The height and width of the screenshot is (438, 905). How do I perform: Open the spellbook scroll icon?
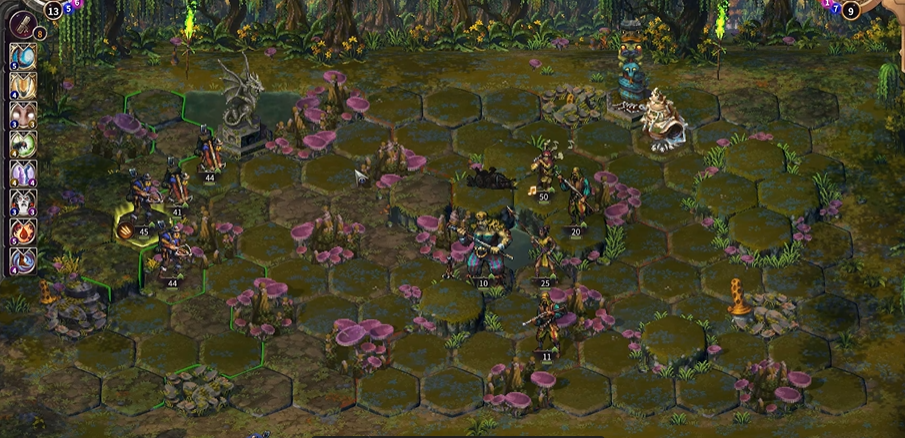21,23
